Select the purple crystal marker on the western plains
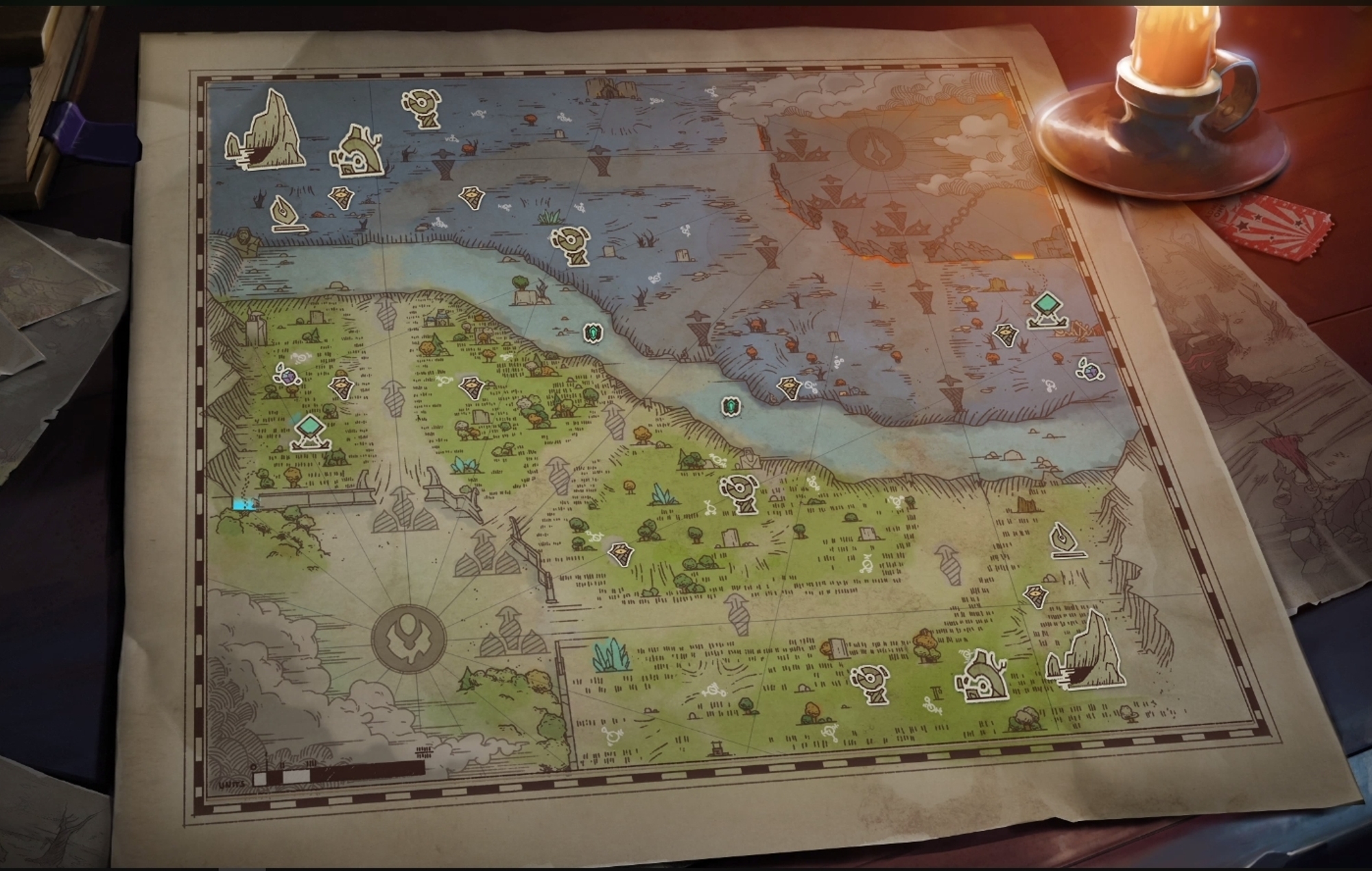 (x=288, y=377)
